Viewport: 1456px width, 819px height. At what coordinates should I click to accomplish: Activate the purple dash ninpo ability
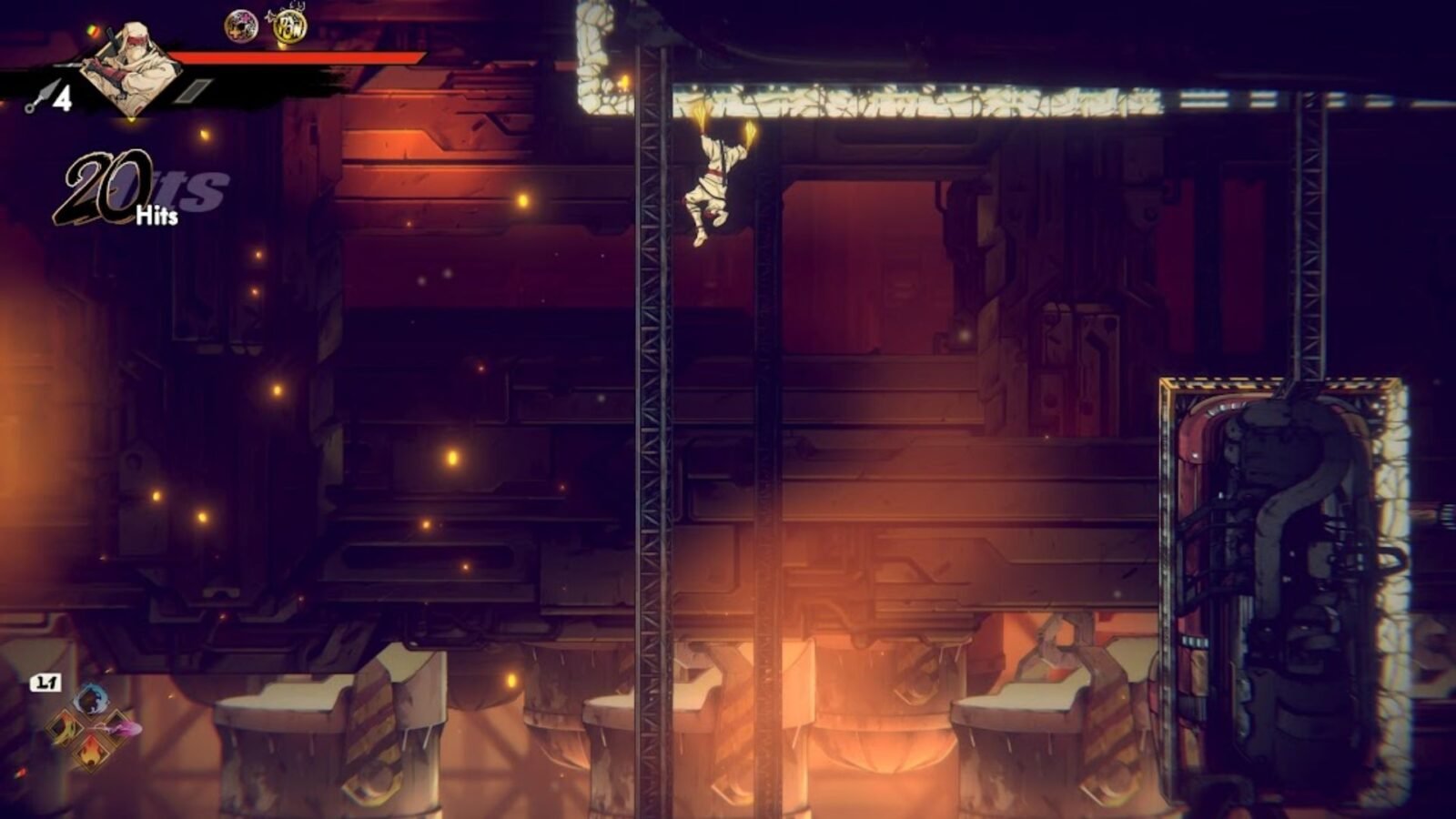tap(121, 728)
